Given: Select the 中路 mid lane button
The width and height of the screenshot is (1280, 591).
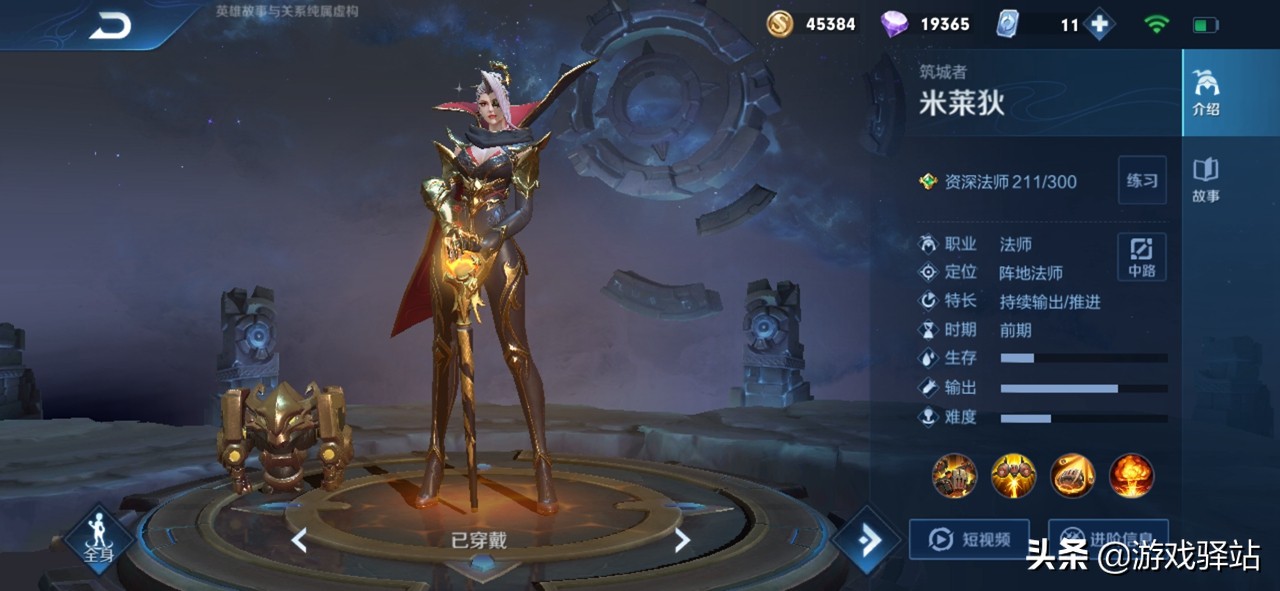Looking at the screenshot, I should coord(1142,257).
